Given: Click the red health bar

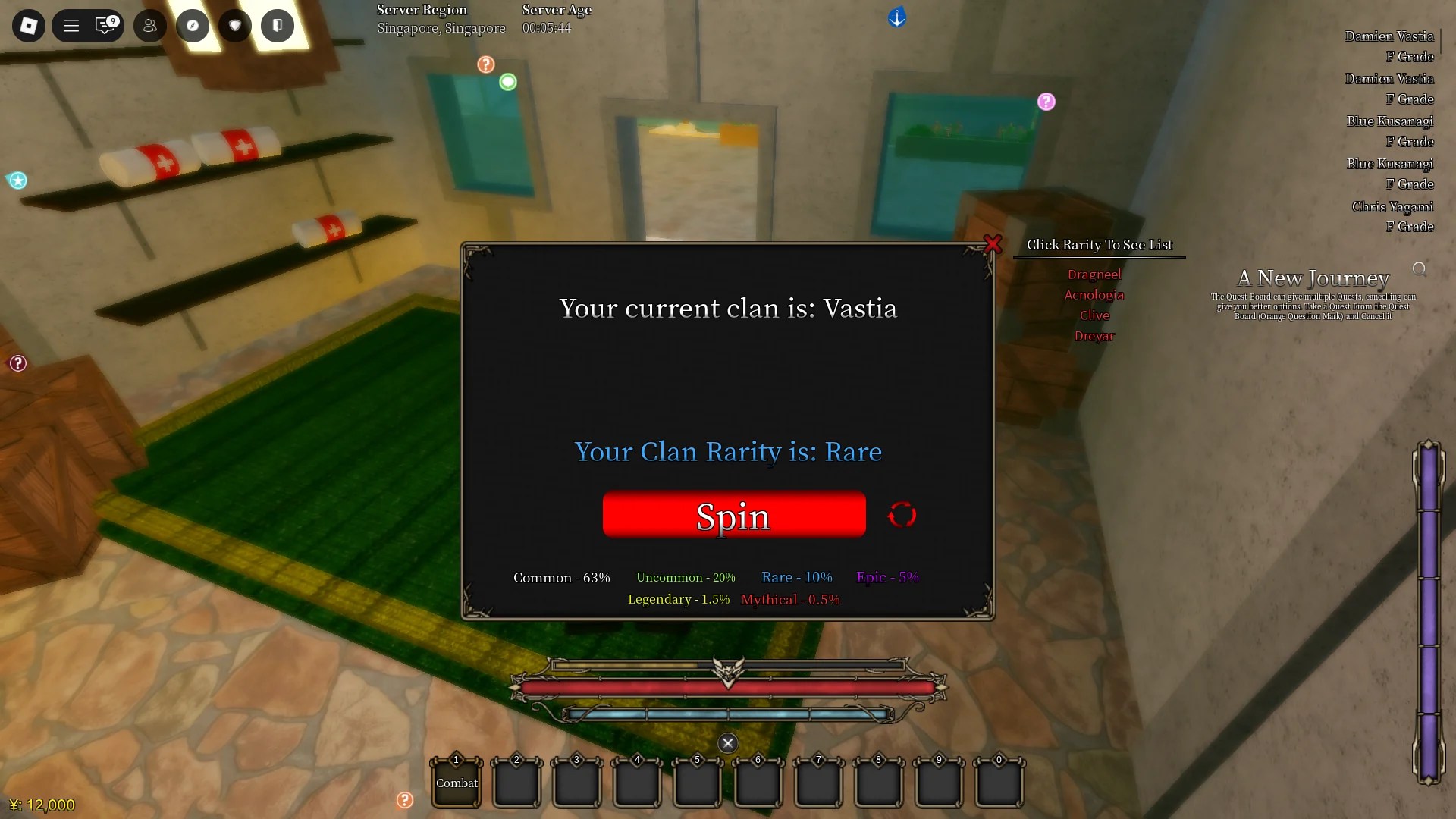Looking at the screenshot, I should tap(728, 687).
